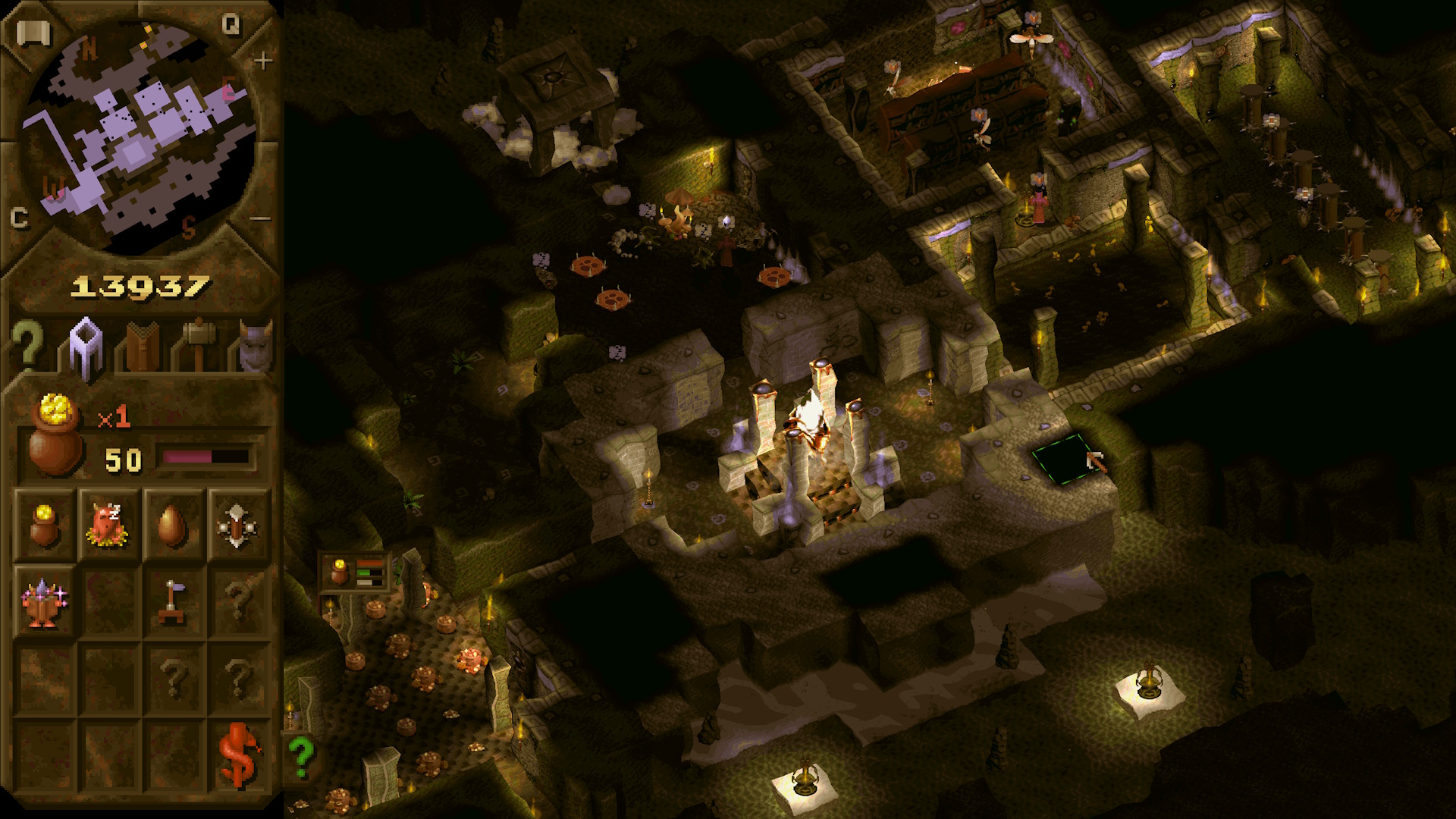Select the Treasure Room build icon
The width and height of the screenshot is (1456, 819).
(44, 525)
